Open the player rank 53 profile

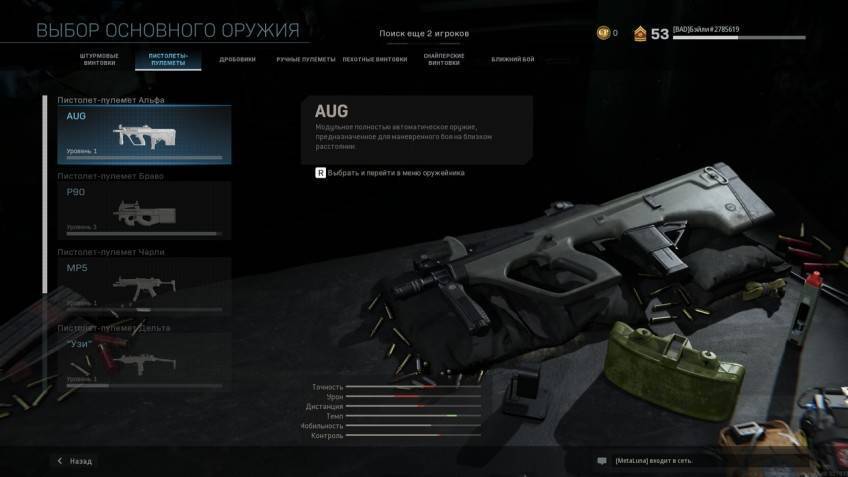pos(650,34)
